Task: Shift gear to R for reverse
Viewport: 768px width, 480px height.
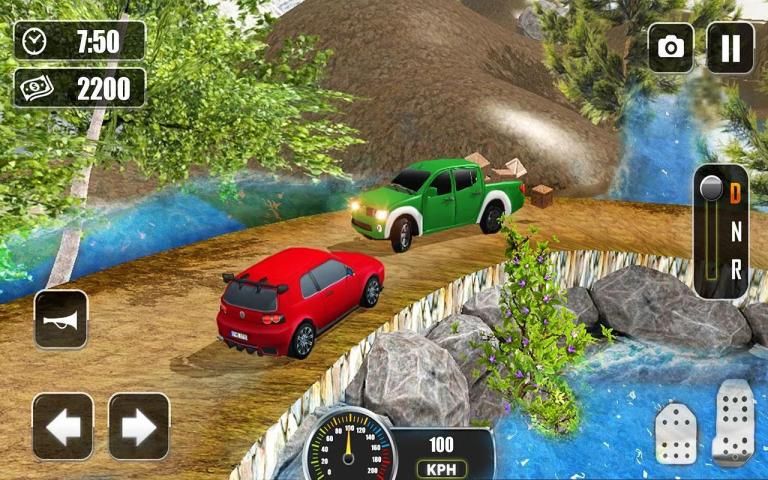Action: [736, 269]
